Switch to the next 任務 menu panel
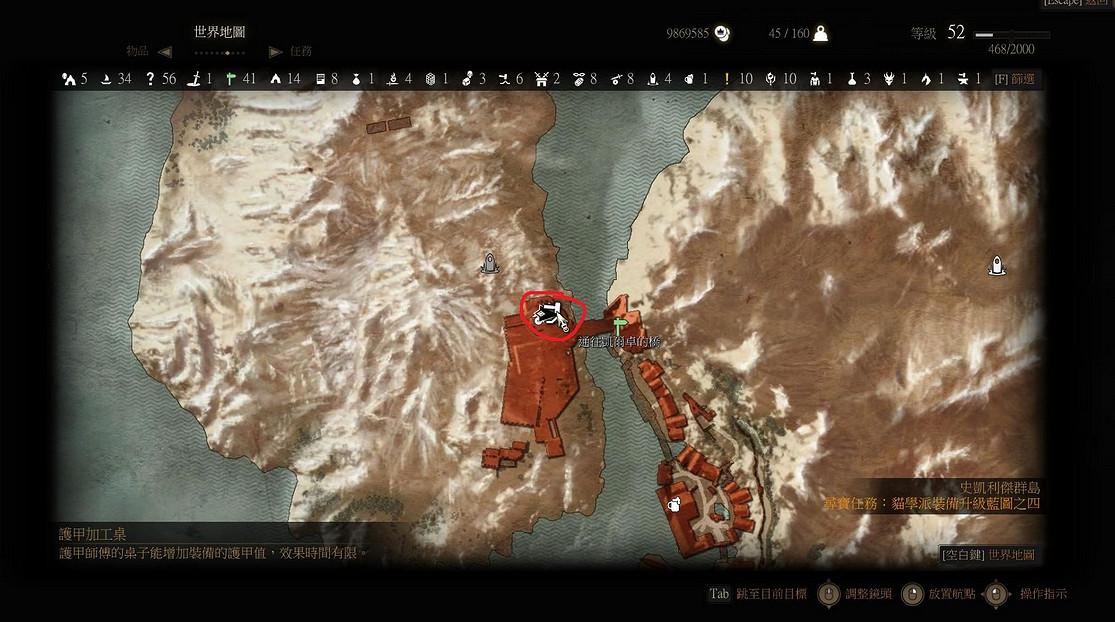This screenshot has height=622, width=1115. coord(276,52)
